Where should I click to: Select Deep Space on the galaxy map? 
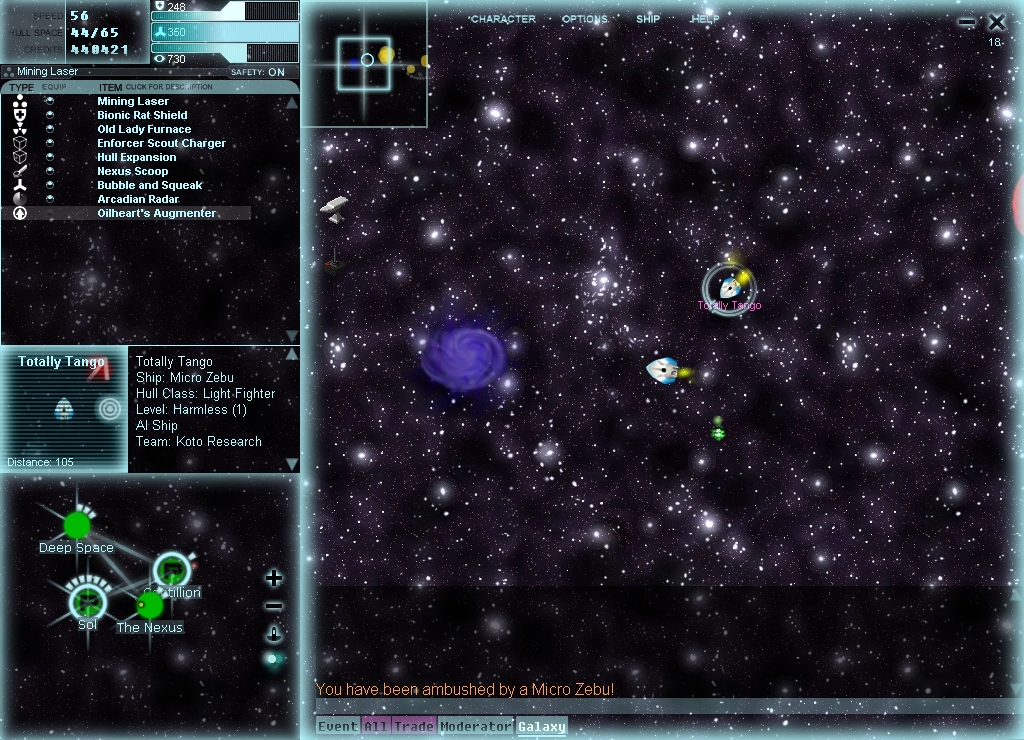77,525
